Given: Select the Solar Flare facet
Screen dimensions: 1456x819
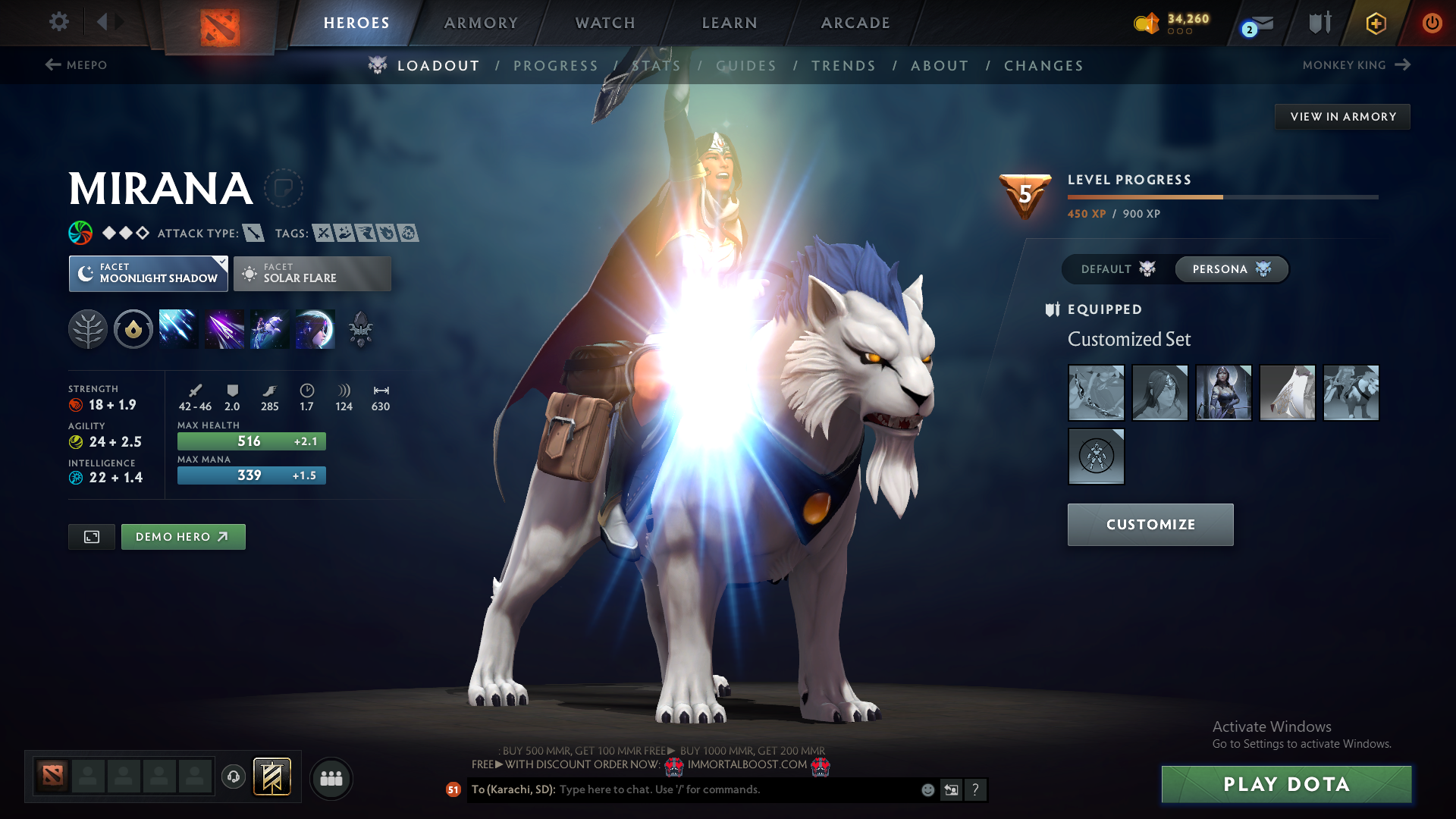Looking at the screenshot, I should tap(312, 273).
